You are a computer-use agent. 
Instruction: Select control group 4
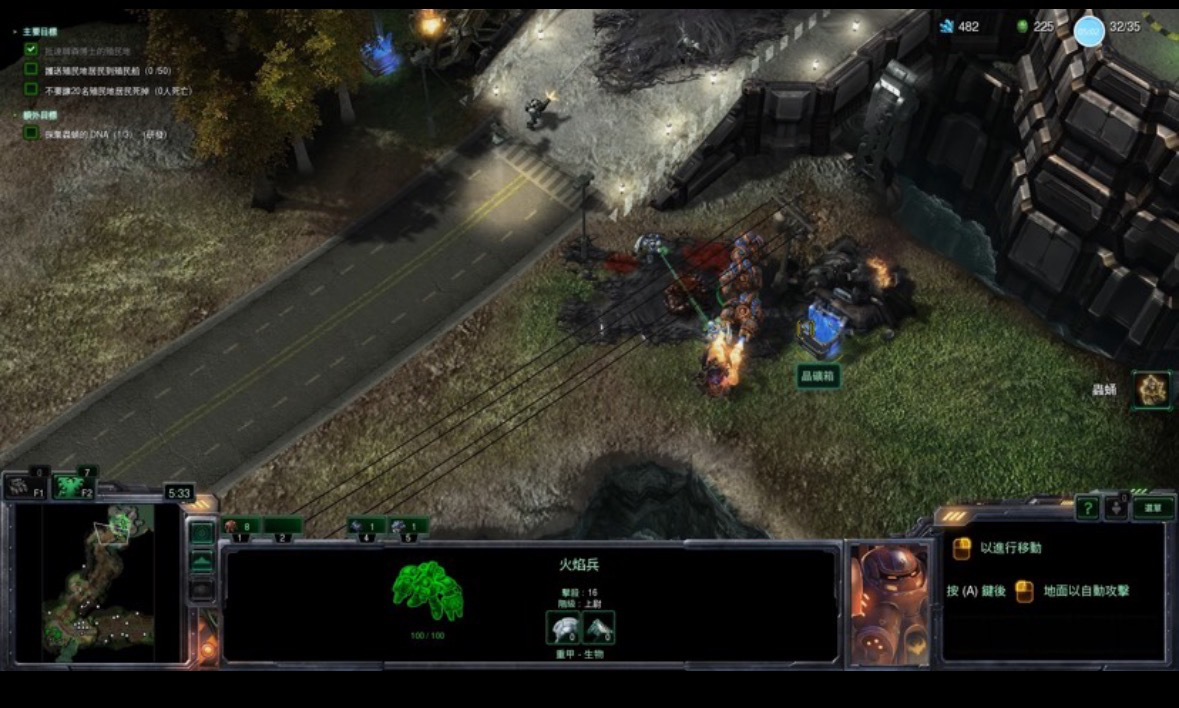coord(365,527)
